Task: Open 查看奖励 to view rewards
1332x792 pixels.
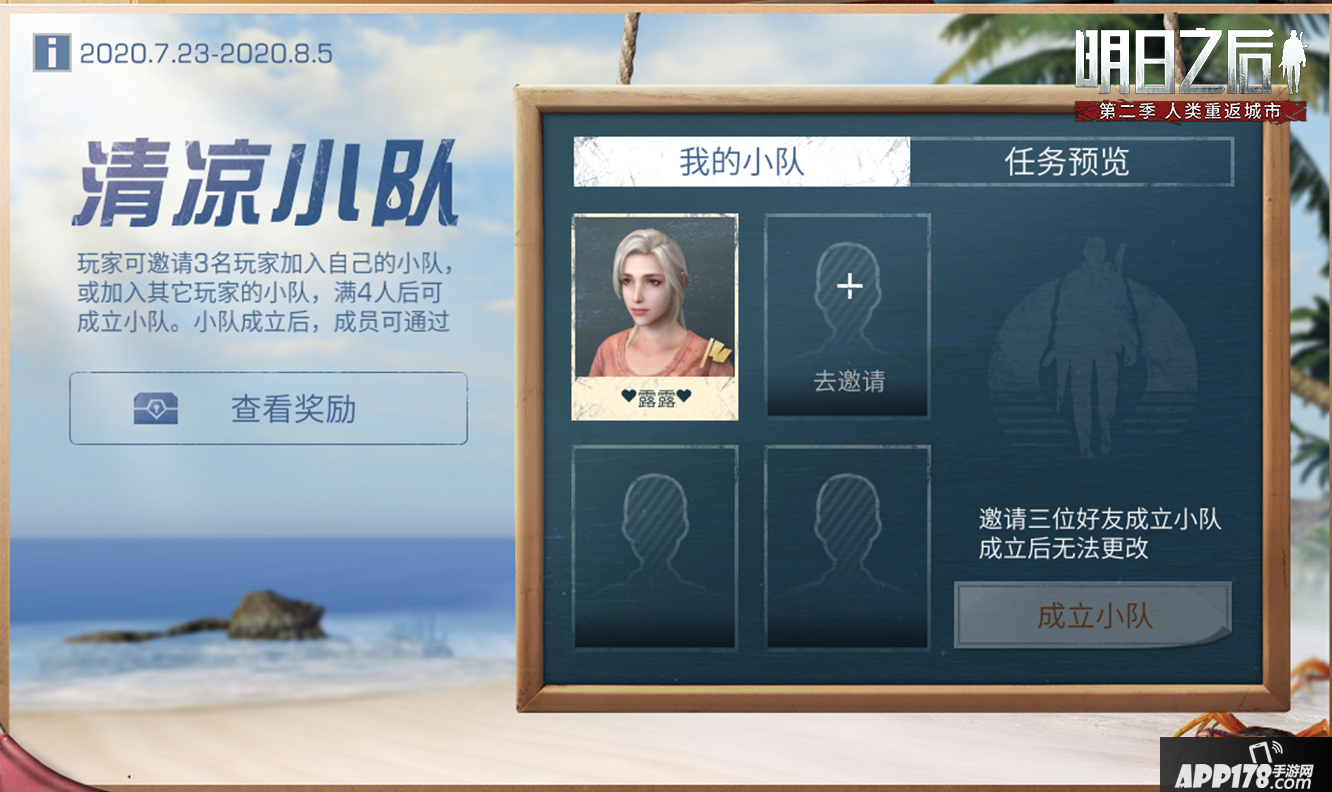Action: pos(268,407)
